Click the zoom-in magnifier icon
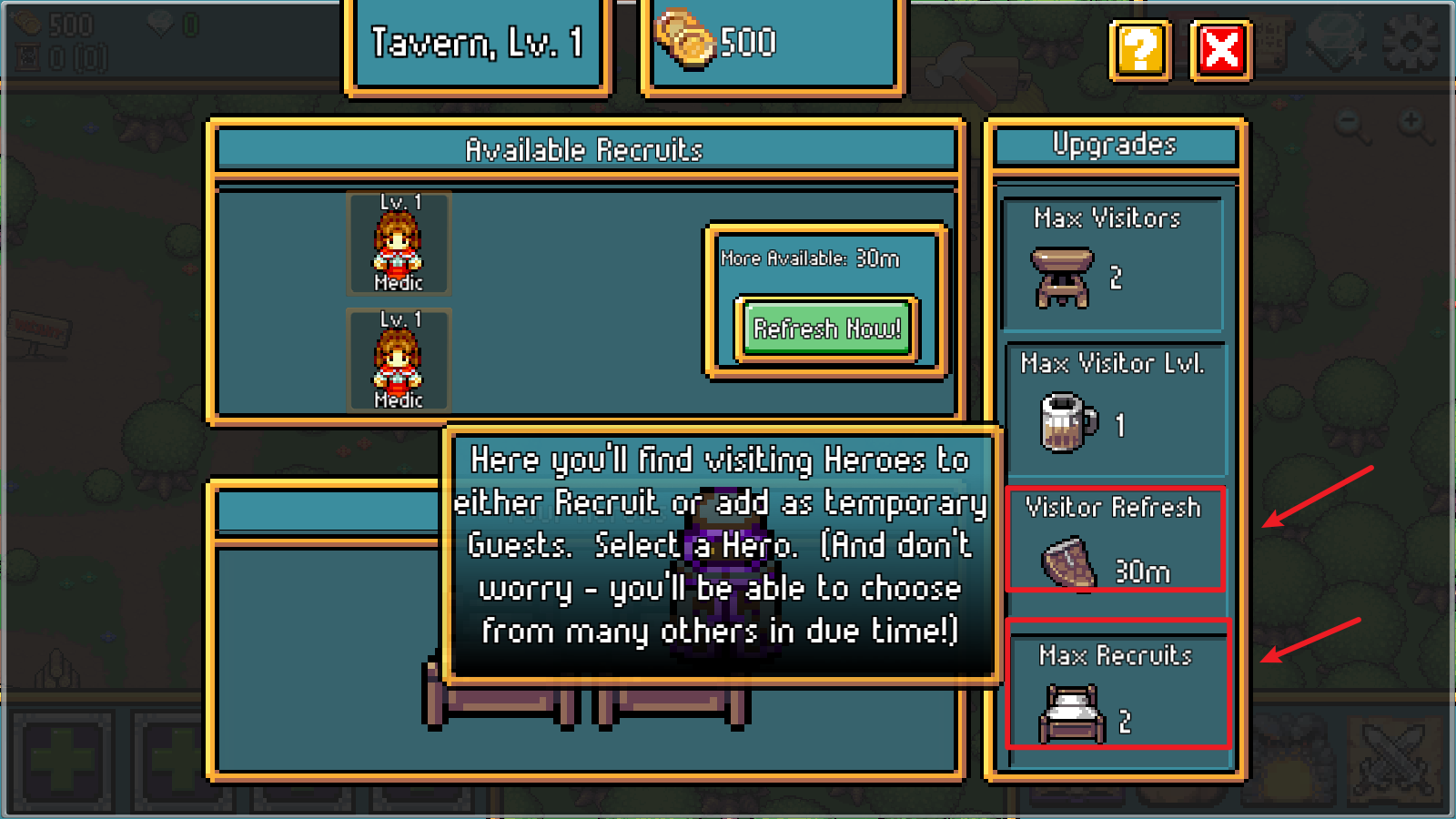Image resolution: width=1456 pixels, height=819 pixels. pyautogui.click(x=1412, y=124)
